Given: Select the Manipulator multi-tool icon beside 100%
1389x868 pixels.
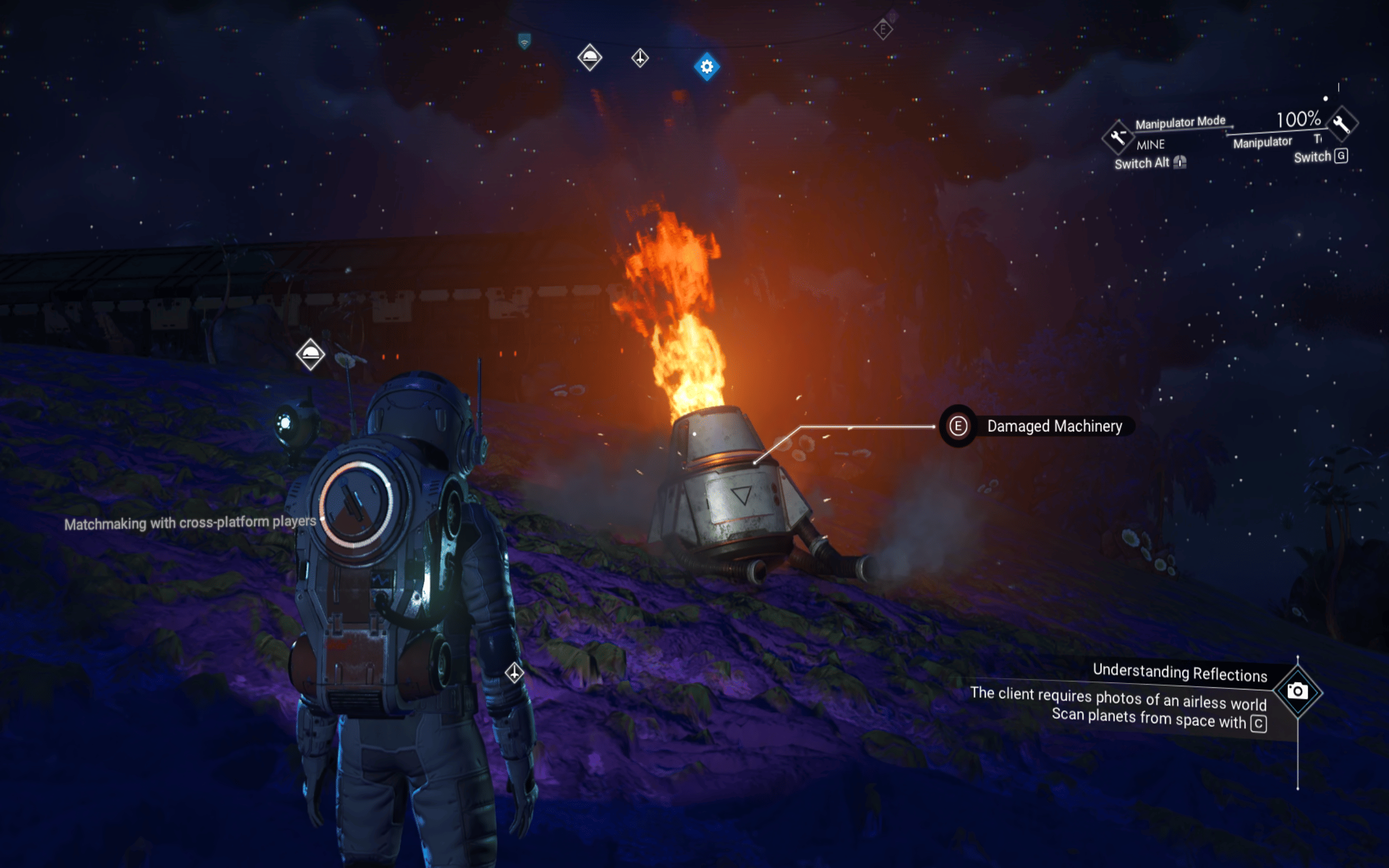Looking at the screenshot, I should (x=1342, y=123).
